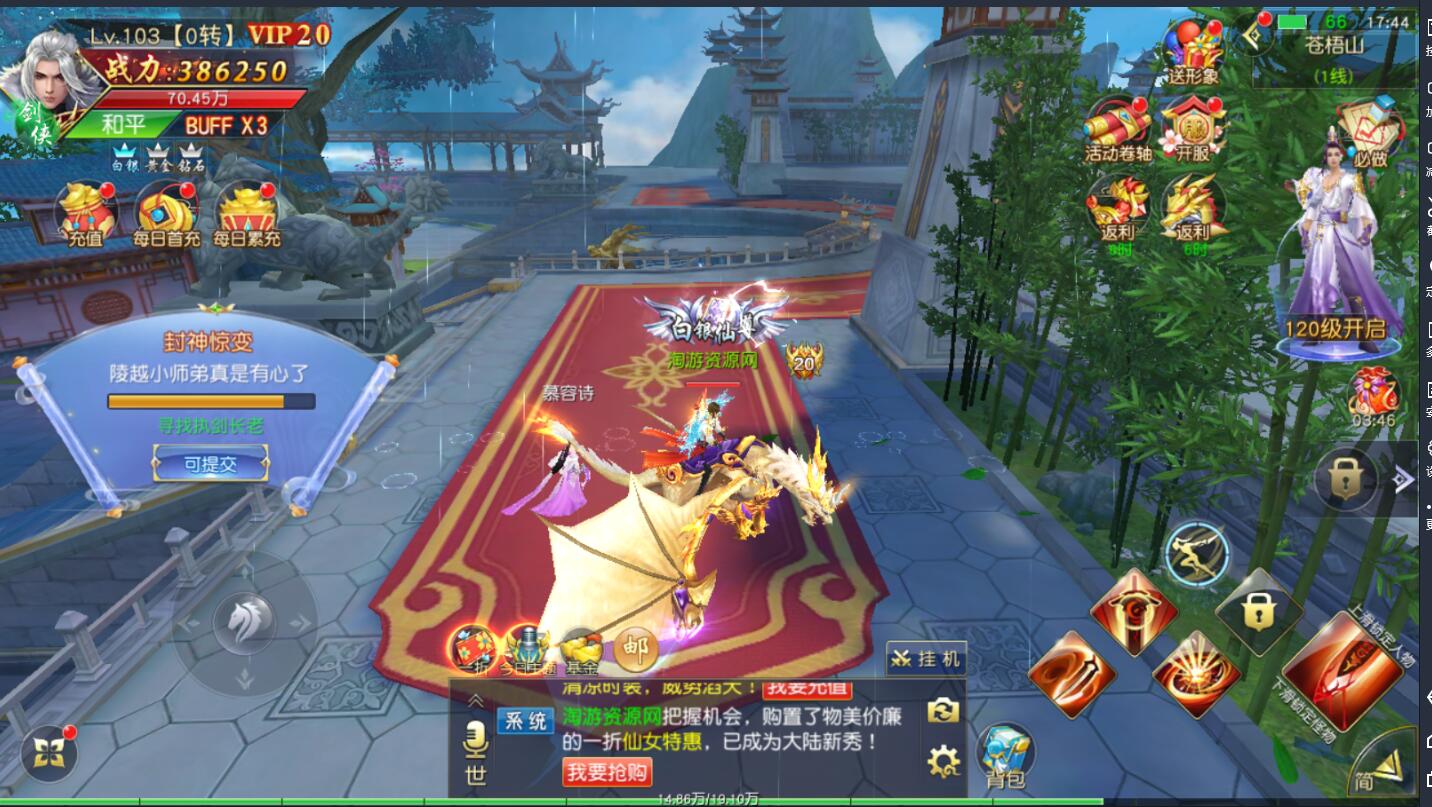Open the chat settings gear
The height and width of the screenshot is (807, 1432).
click(x=943, y=762)
